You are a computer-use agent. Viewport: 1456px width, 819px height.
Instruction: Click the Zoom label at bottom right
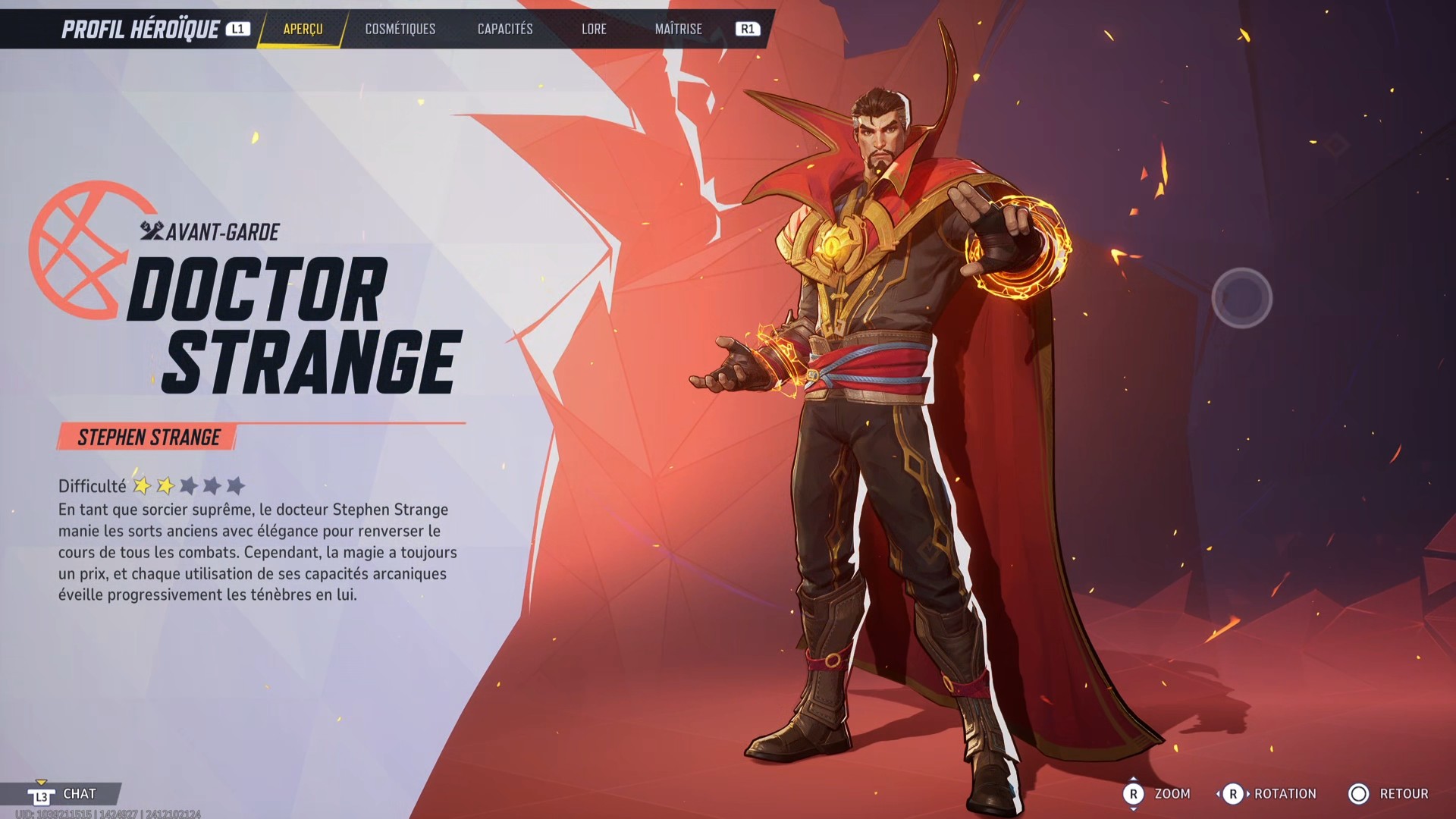[1173, 794]
